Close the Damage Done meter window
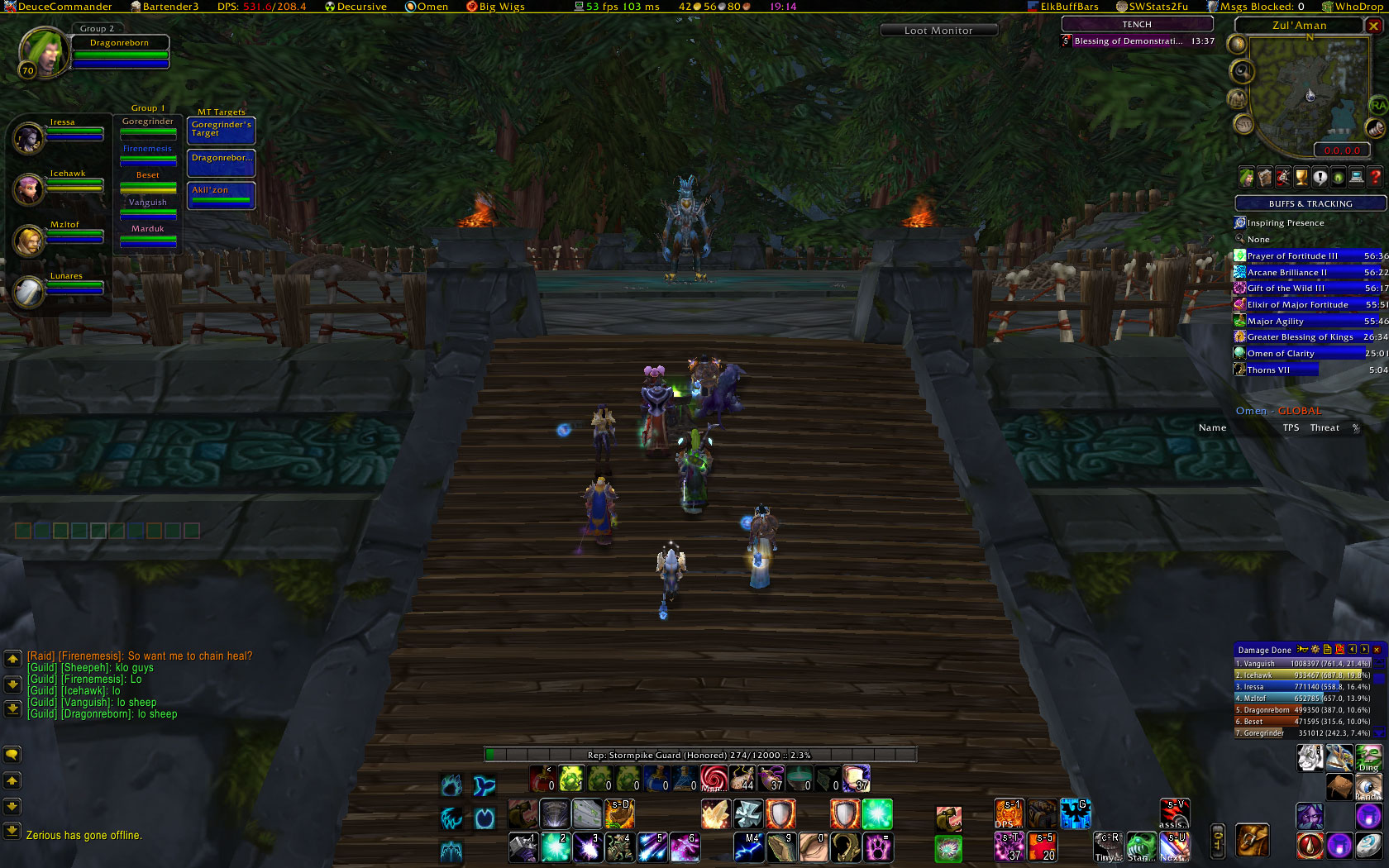Screen dimensions: 1389x868 click(x=1377, y=650)
